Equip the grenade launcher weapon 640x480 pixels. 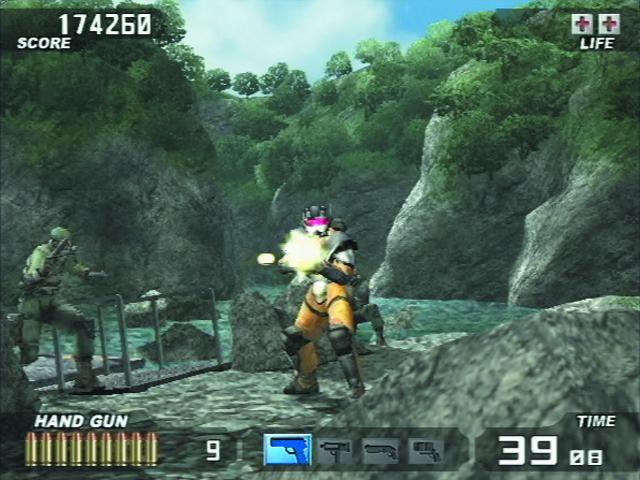pyautogui.click(x=425, y=450)
